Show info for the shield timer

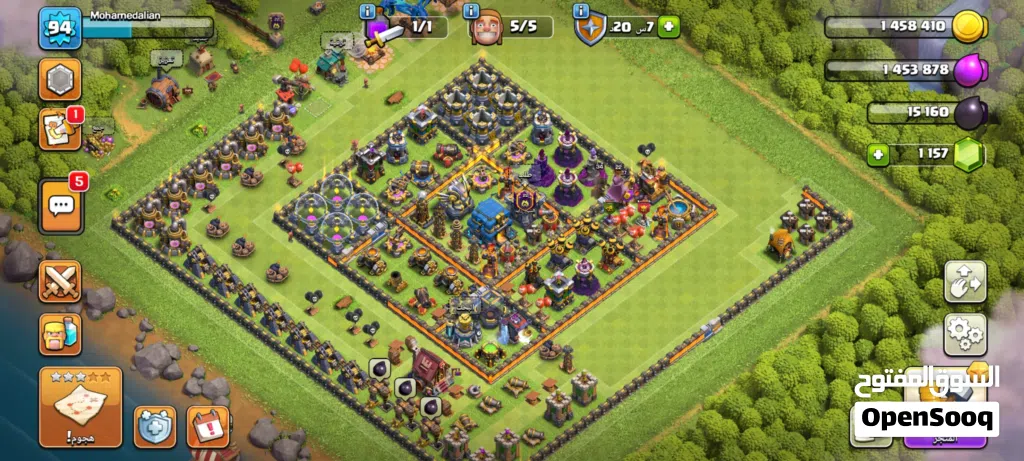(581, 11)
